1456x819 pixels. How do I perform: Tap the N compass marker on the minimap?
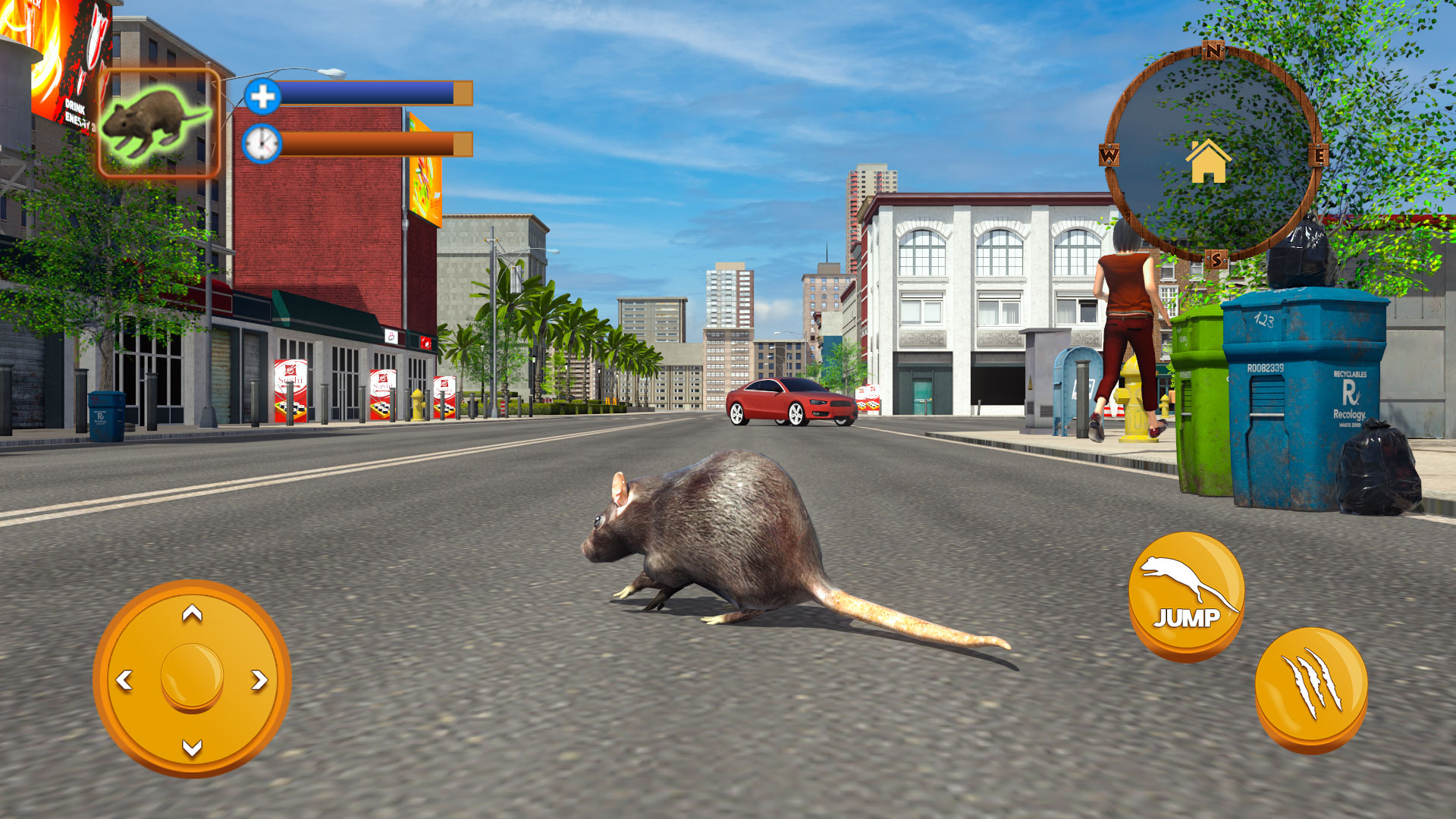click(1212, 52)
